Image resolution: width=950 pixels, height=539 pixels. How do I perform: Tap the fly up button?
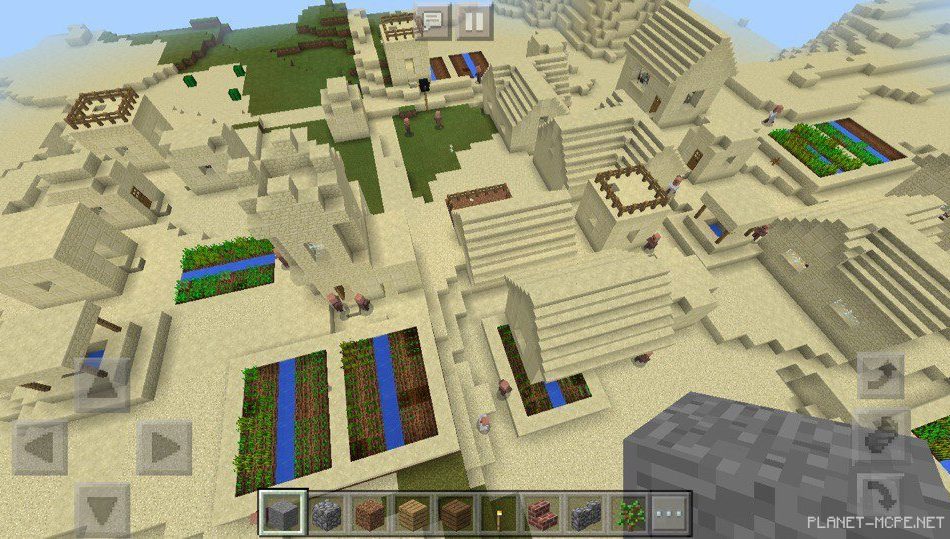[x=880, y=376]
